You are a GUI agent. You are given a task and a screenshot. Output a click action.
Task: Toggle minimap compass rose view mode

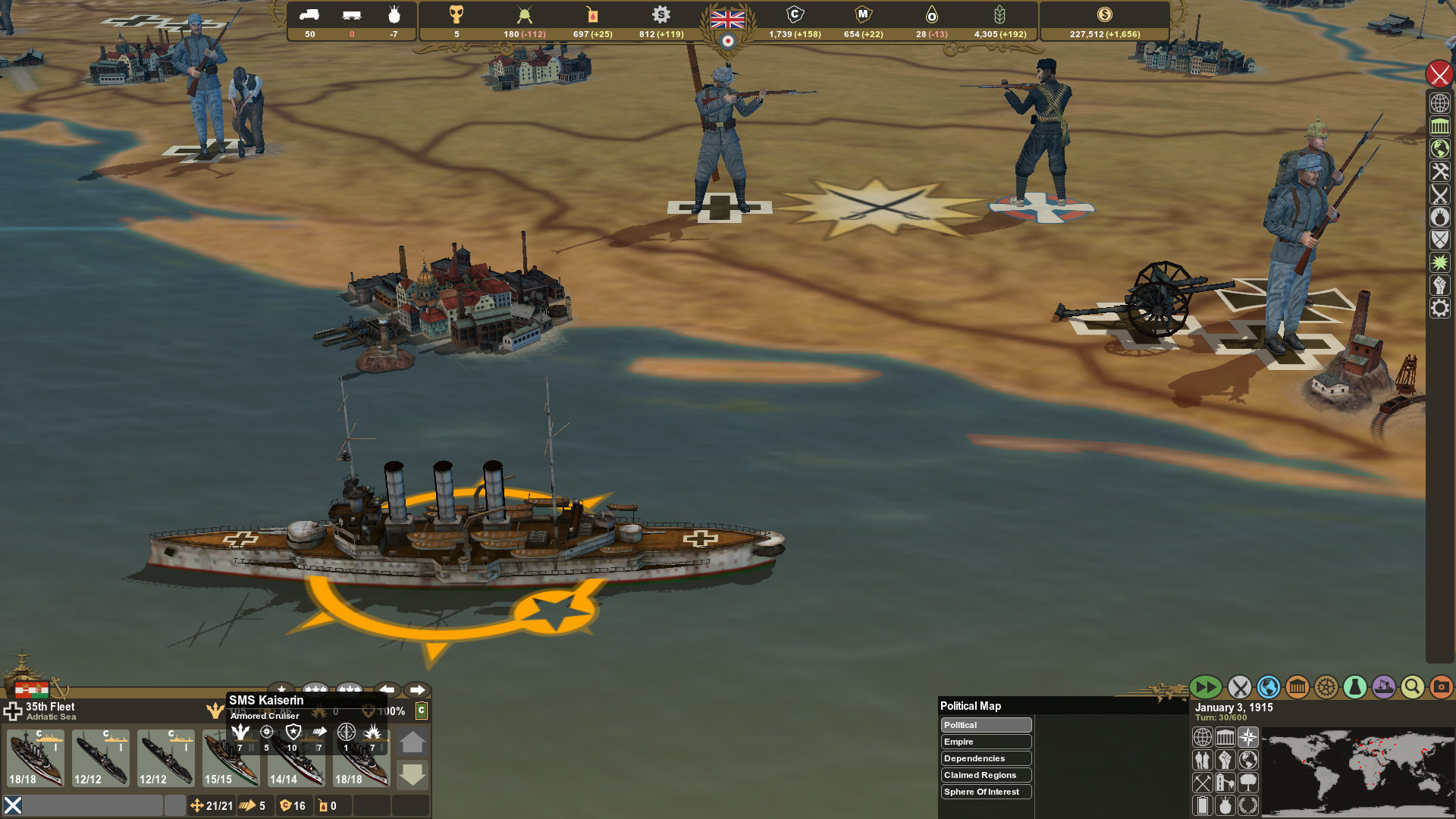[1247, 736]
